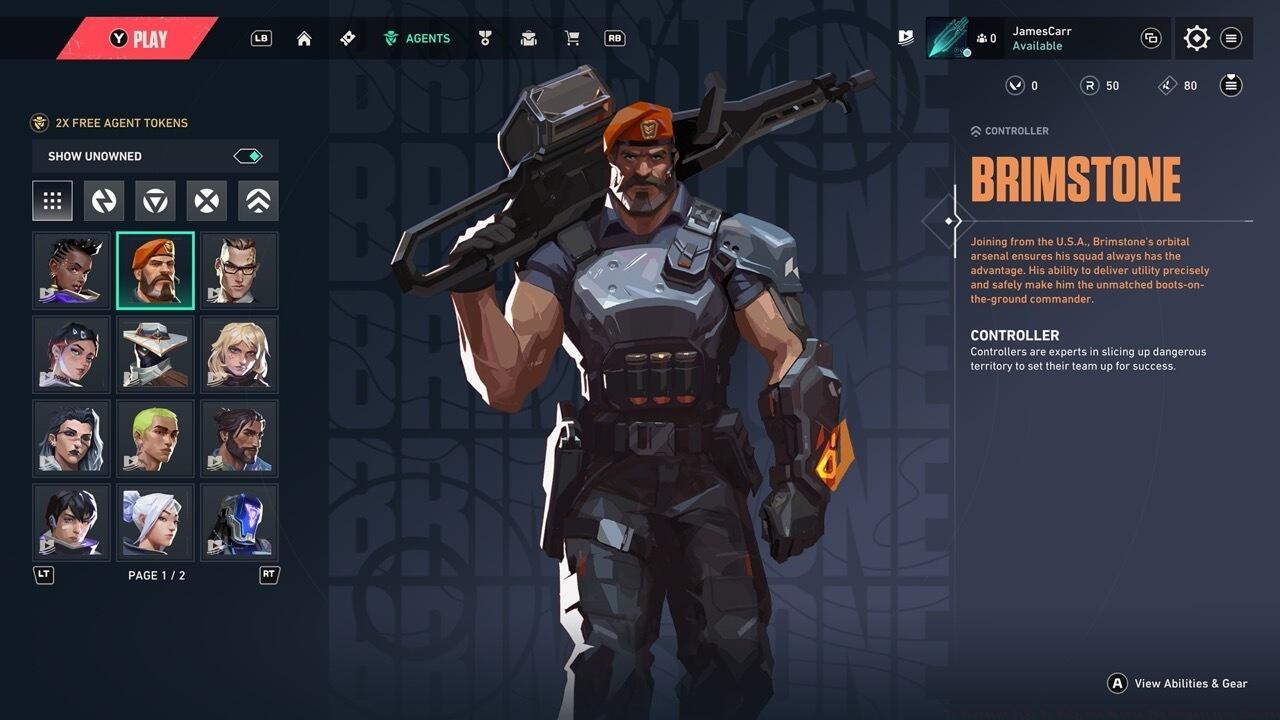Screen dimensions: 1280x720
Task: Toggle the Show Unowned switch
Action: (x=248, y=156)
